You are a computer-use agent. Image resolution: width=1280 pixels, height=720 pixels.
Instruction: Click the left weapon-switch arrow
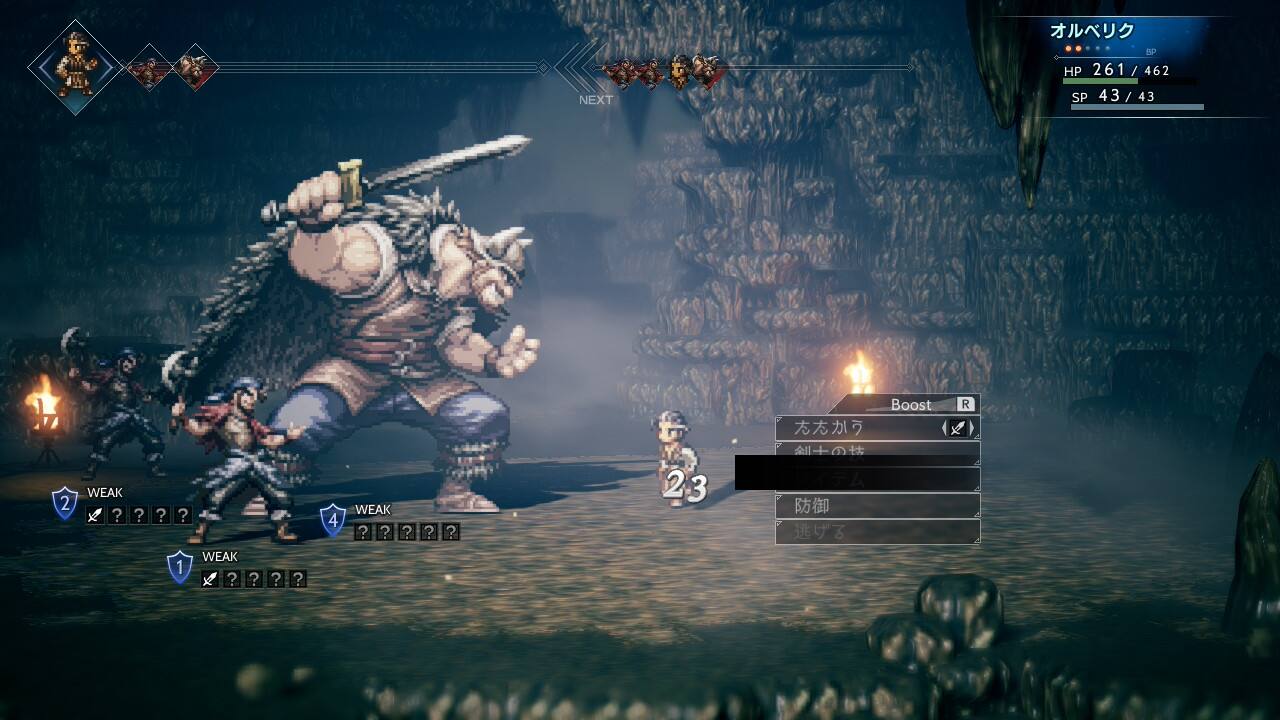945,428
